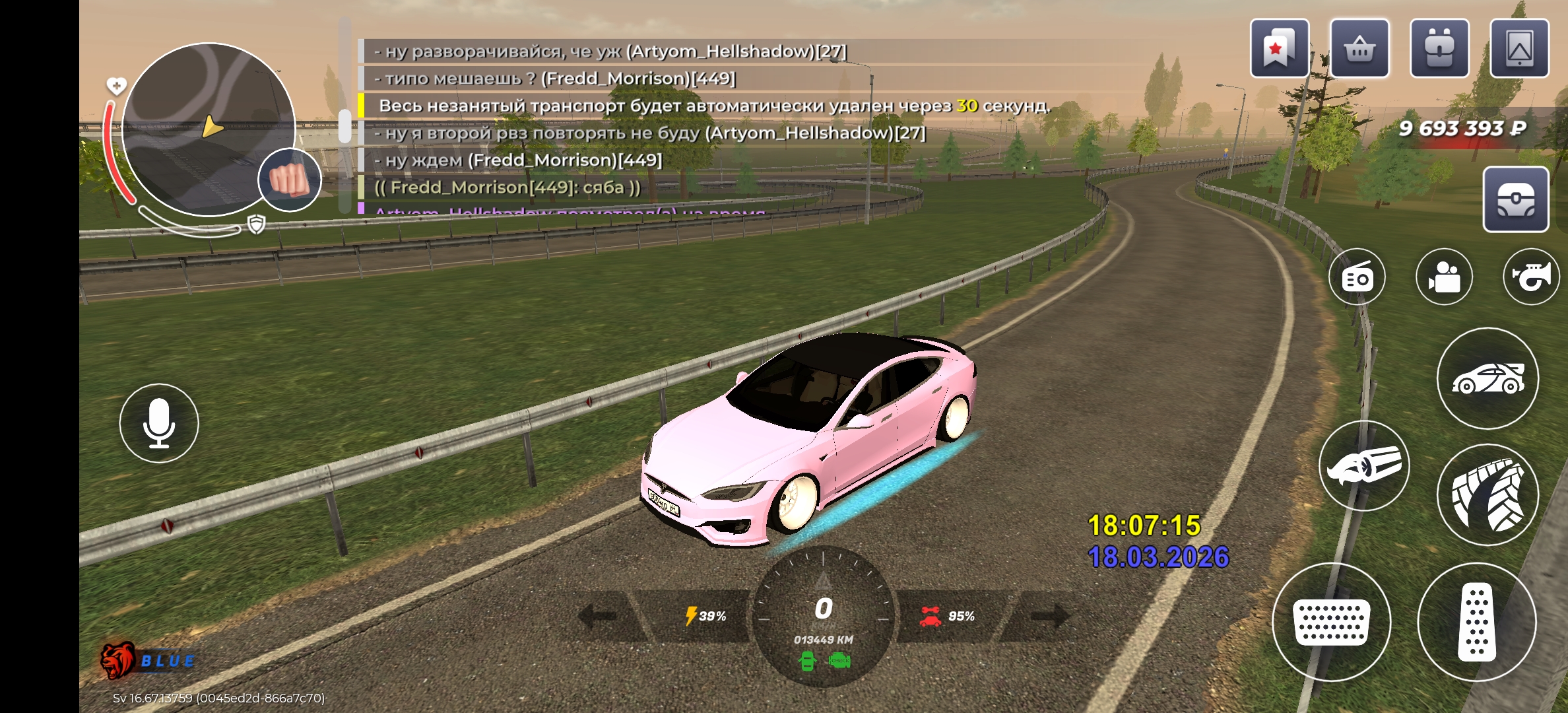Switch the camera view
This screenshot has height=713, width=1568.
point(1444,277)
